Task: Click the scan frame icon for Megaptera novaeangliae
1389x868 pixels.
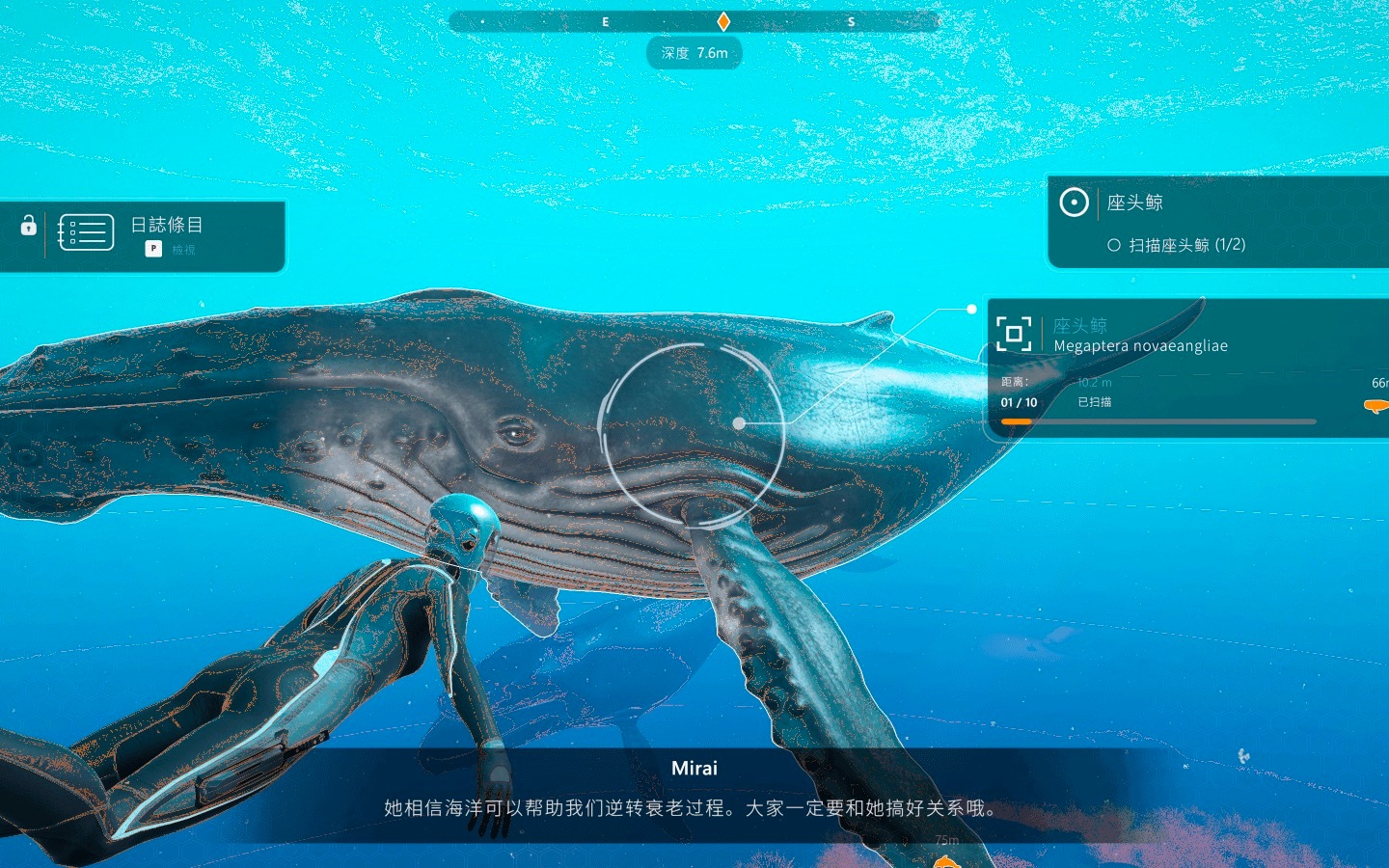Action: 1014,334
